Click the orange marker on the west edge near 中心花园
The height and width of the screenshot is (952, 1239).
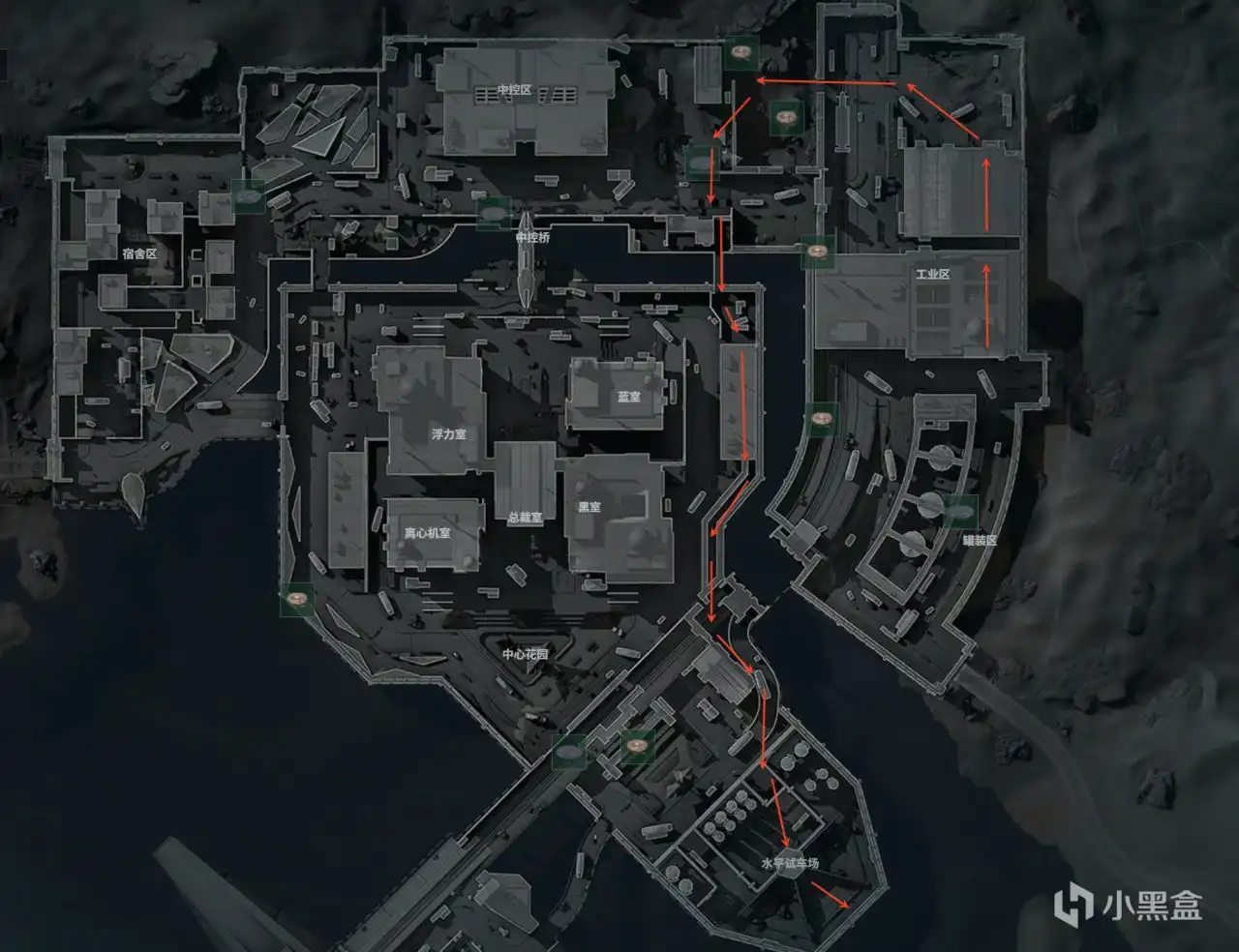click(295, 600)
